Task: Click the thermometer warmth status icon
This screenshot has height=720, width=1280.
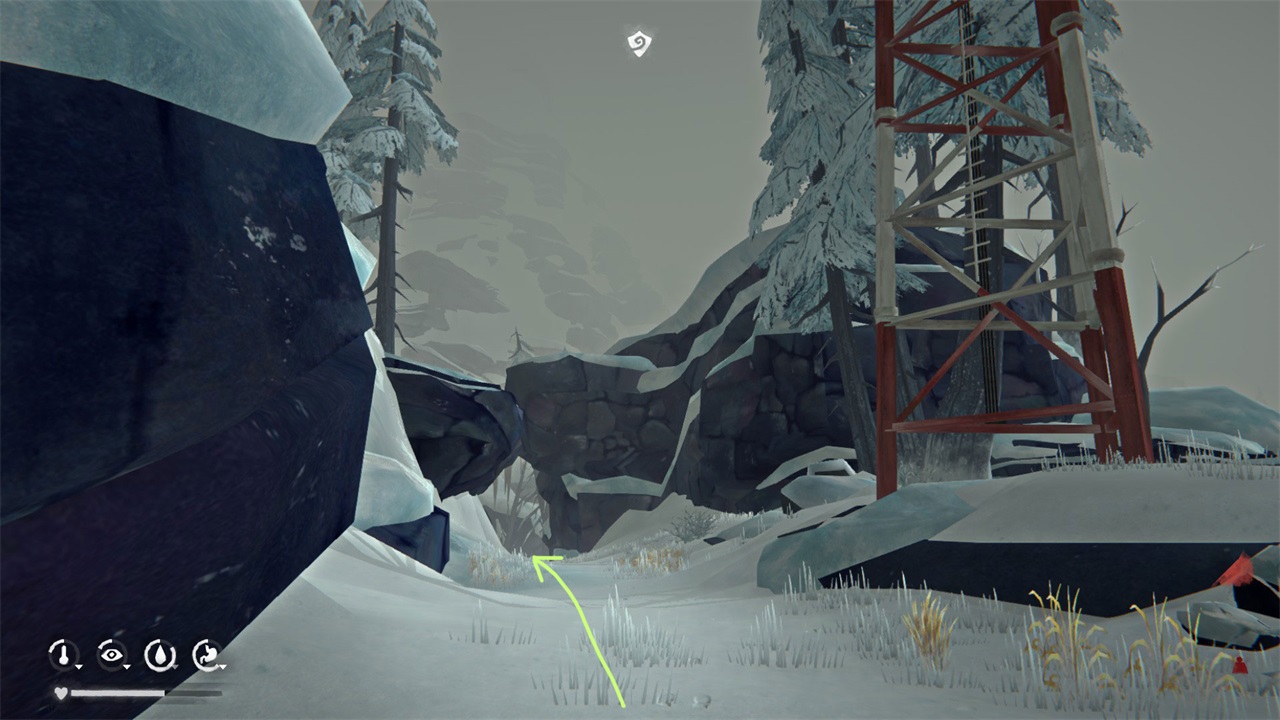Action: 64,655
